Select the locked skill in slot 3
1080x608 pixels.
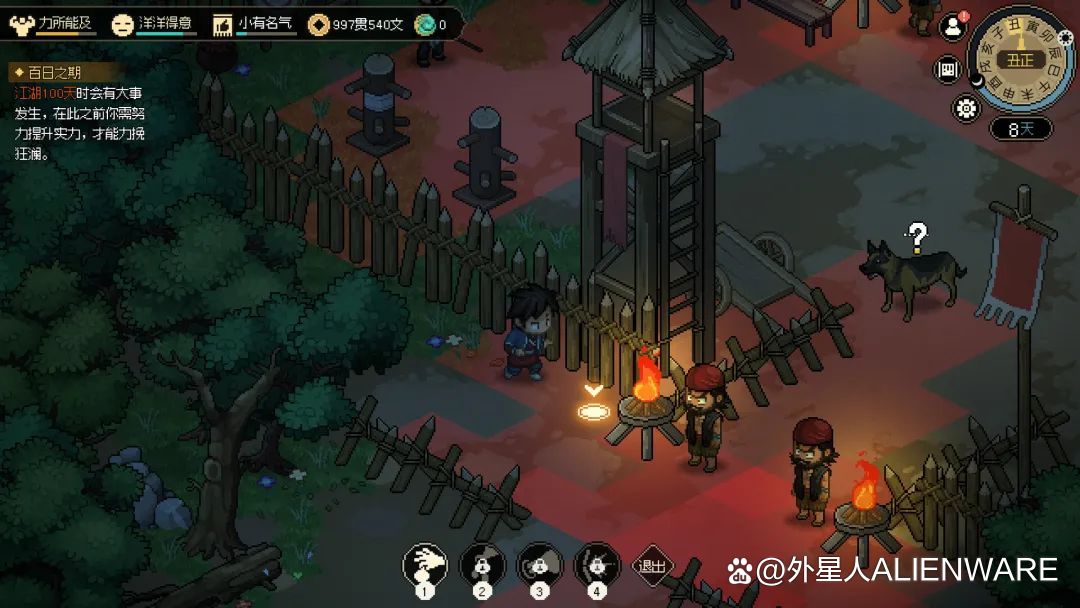(539, 566)
